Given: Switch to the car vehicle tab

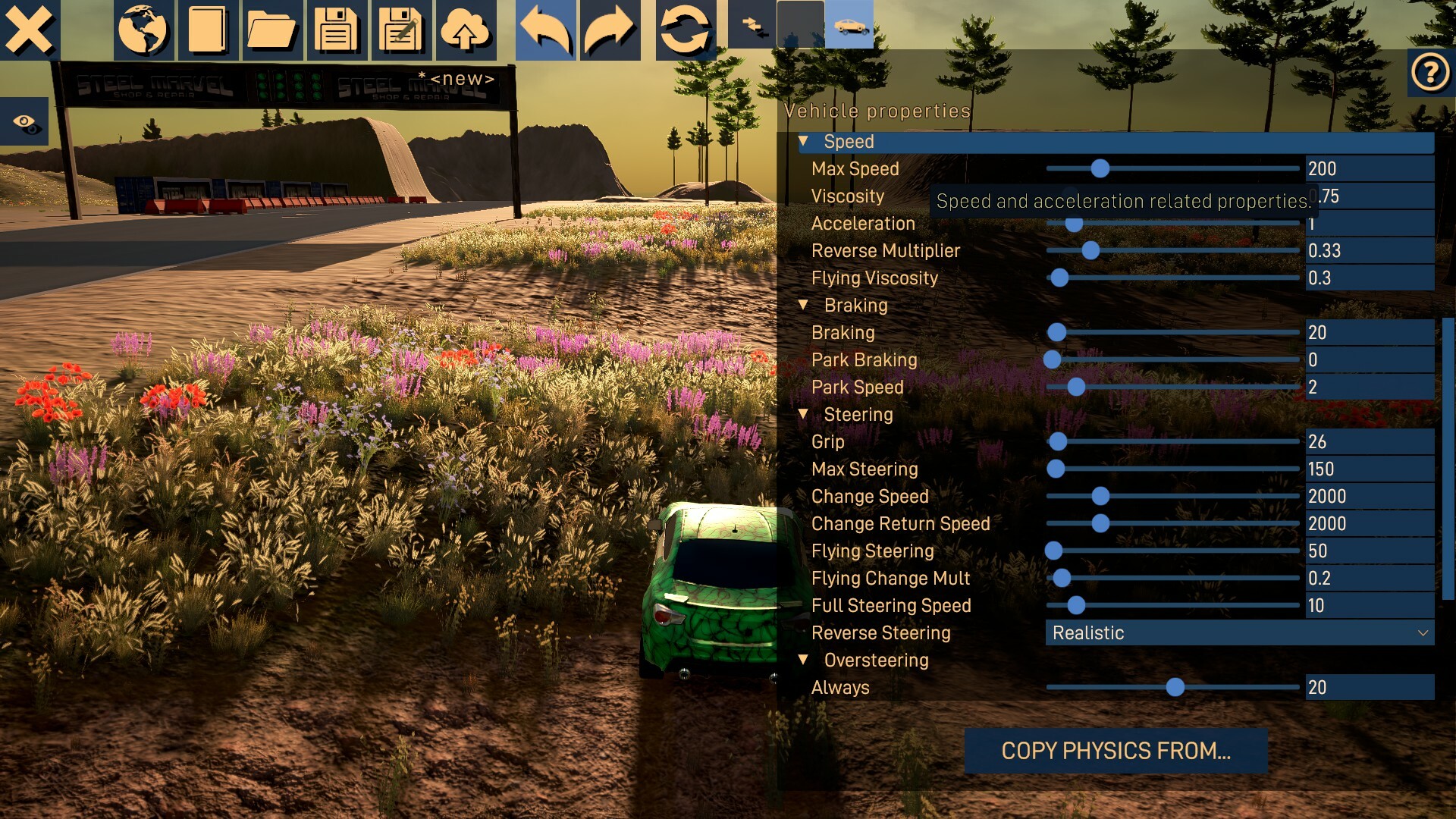Looking at the screenshot, I should click(x=849, y=25).
